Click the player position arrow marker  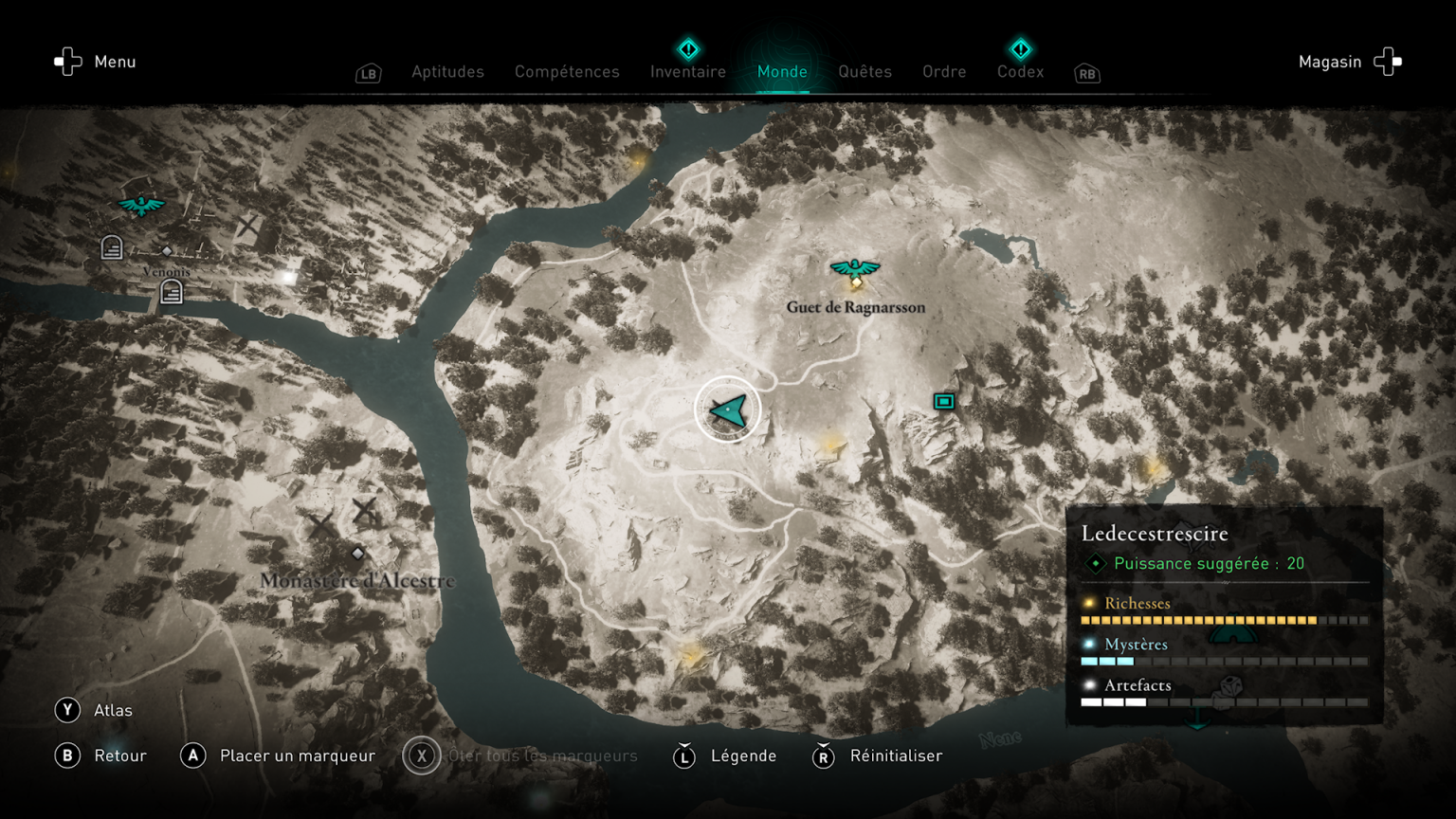coord(728,409)
